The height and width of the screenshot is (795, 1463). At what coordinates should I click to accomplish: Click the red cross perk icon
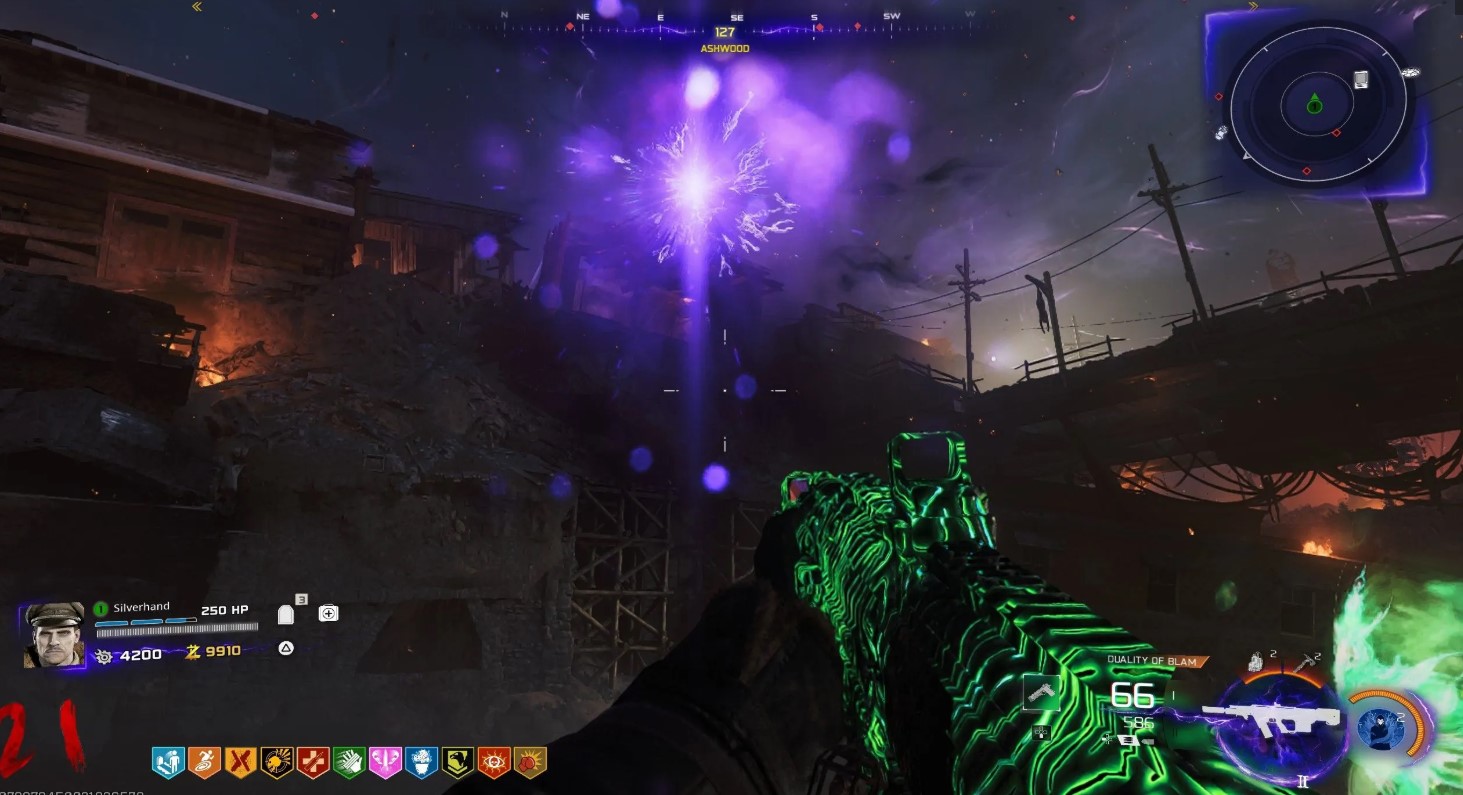[313, 763]
